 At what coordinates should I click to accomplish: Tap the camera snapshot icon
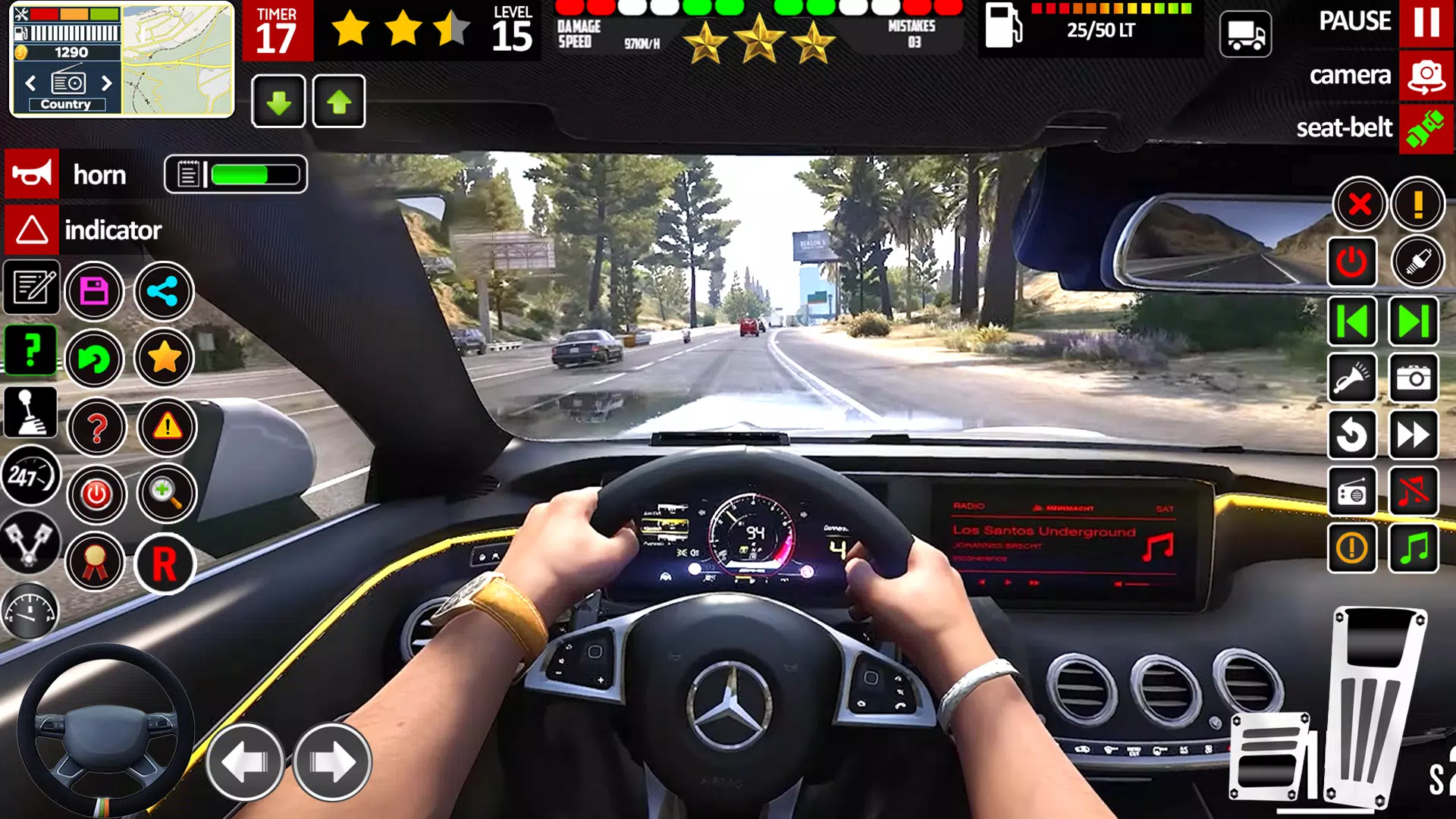[x=1415, y=379]
